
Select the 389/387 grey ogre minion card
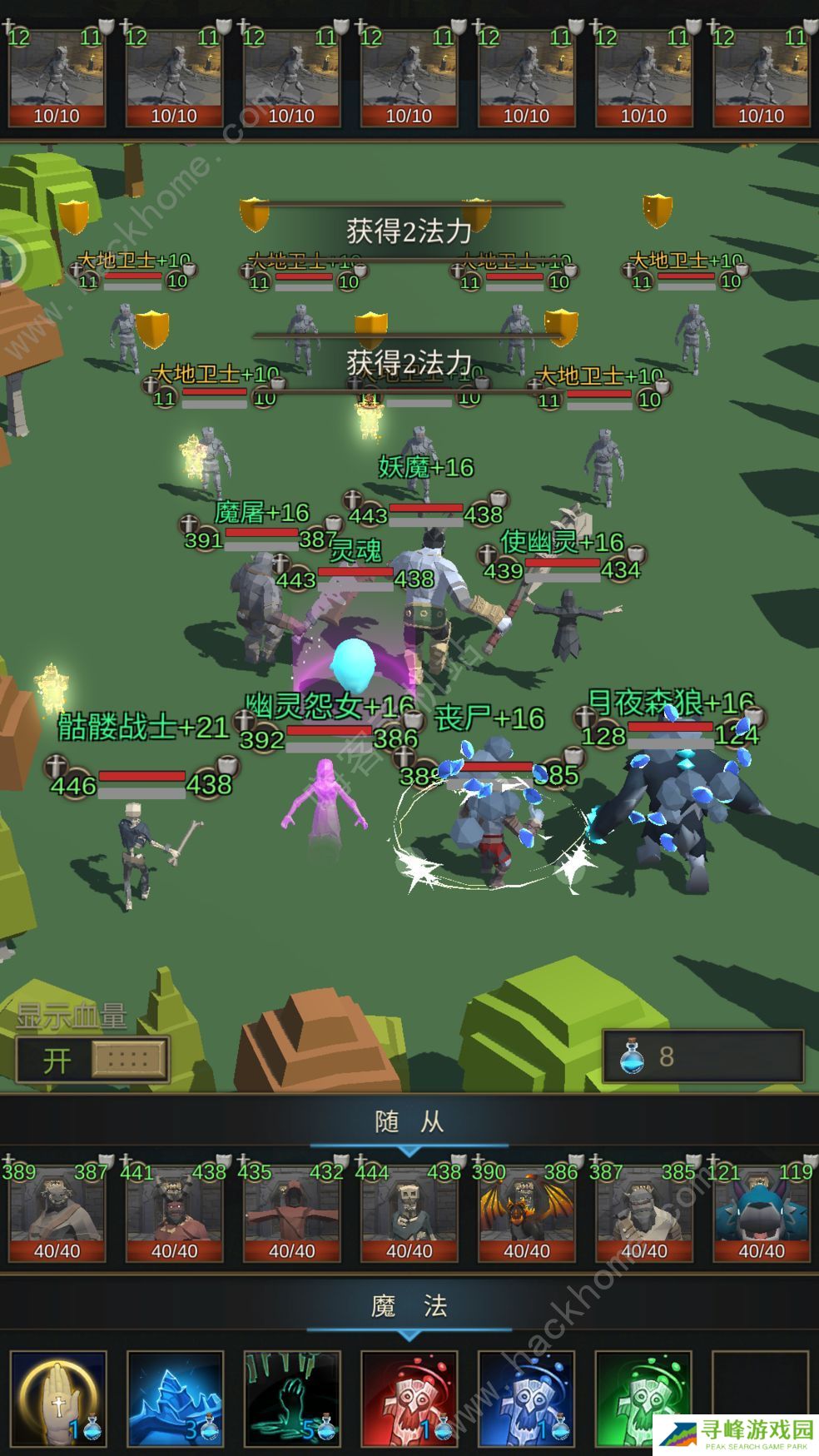tap(57, 1213)
